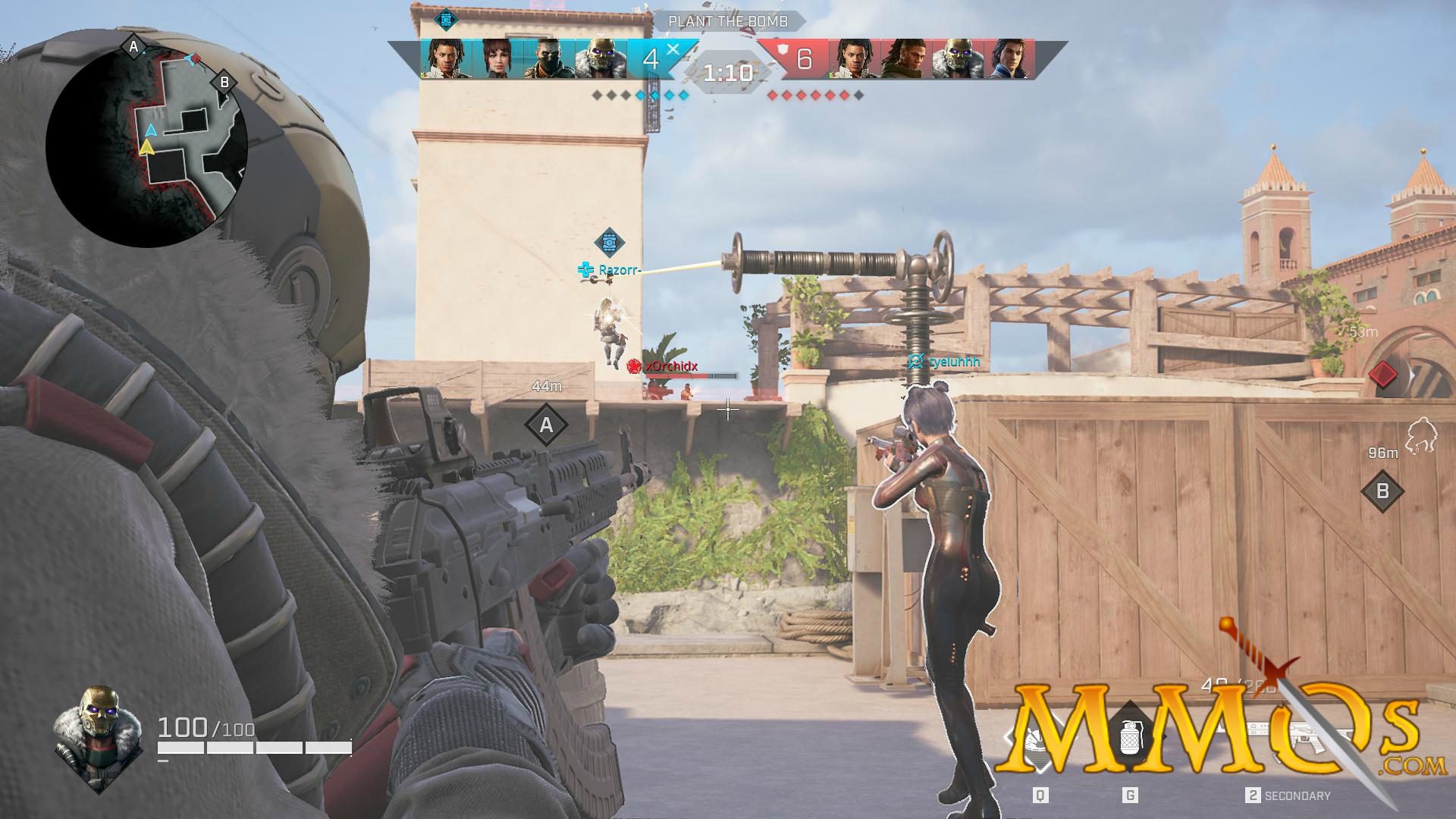
Task: Click the blue team brown-haired woman portrait
Action: click(497, 59)
